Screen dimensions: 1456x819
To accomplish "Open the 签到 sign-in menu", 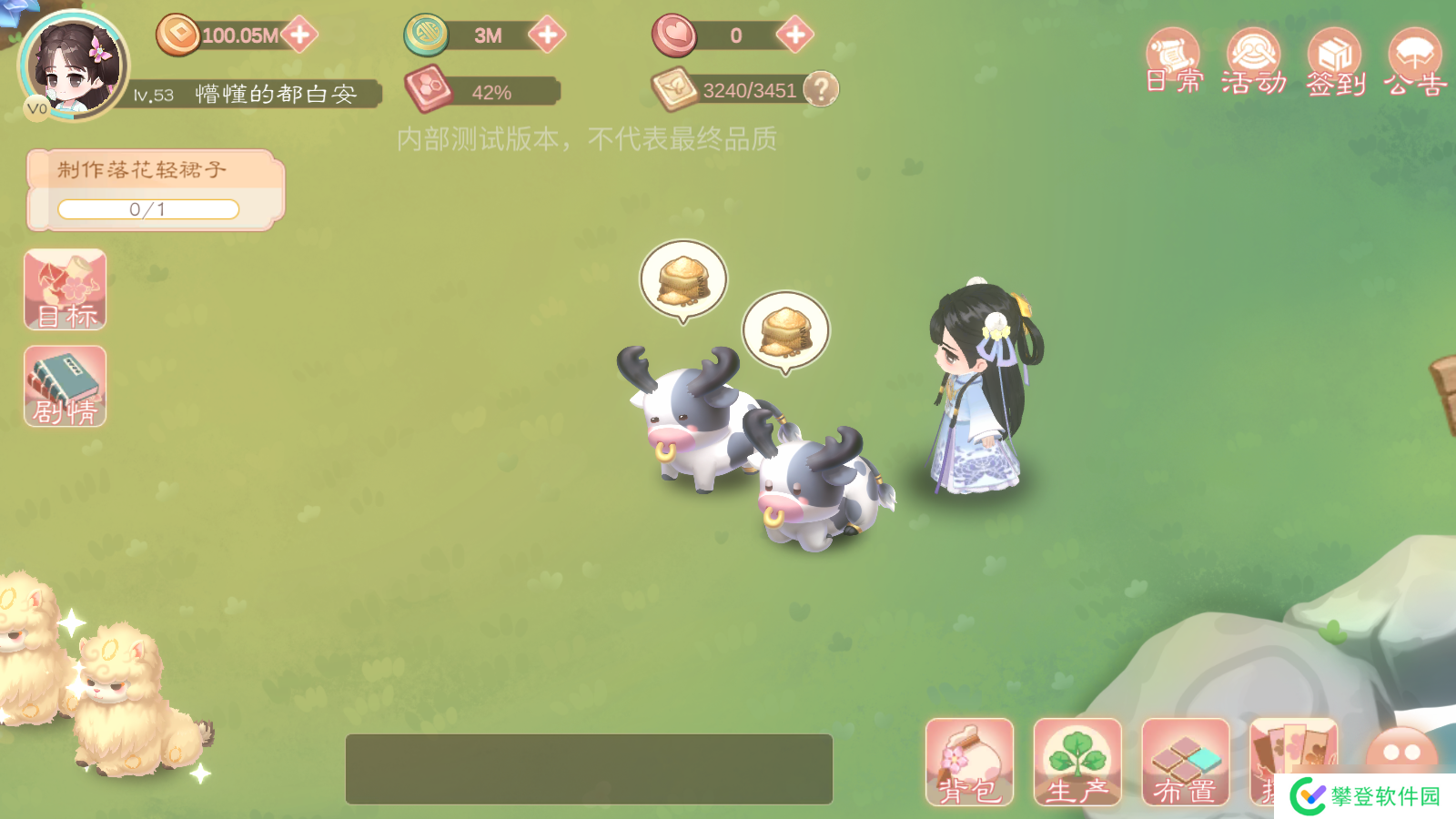I will pyautogui.click(x=1335, y=62).
